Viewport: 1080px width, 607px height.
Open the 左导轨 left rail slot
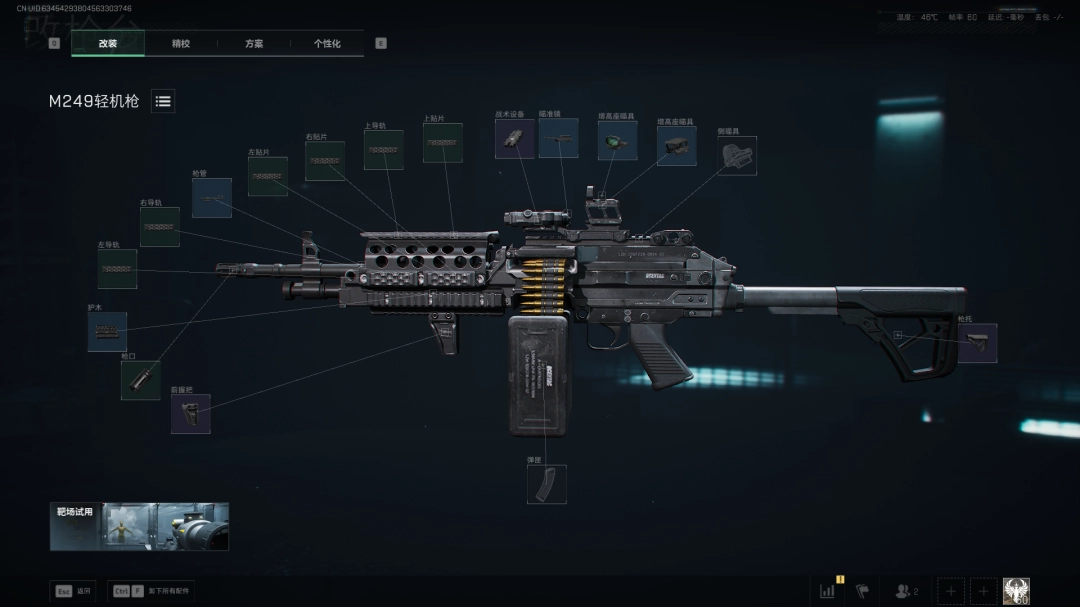[117, 269]
